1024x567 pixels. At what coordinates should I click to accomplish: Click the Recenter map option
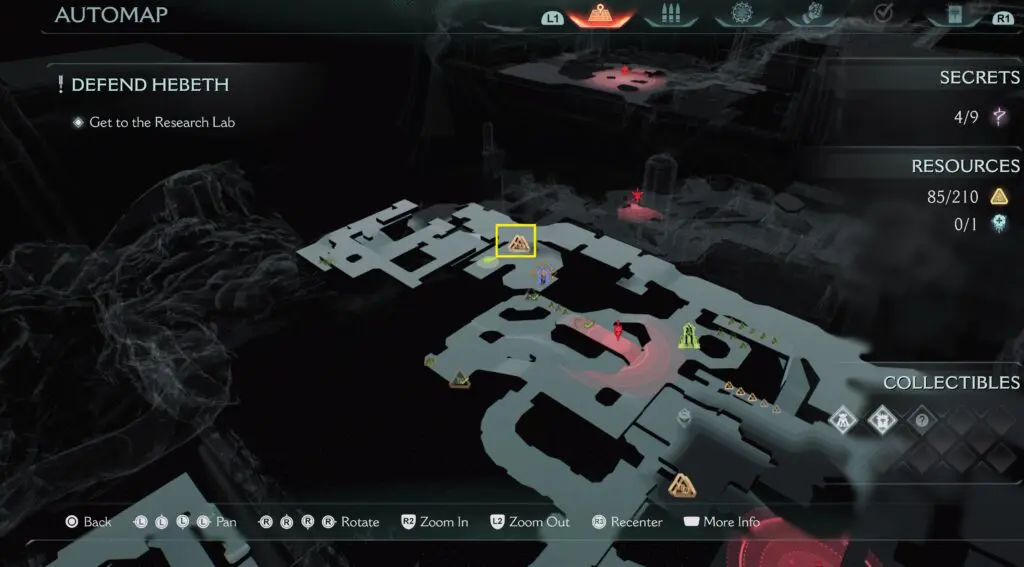tap(627, 522)
